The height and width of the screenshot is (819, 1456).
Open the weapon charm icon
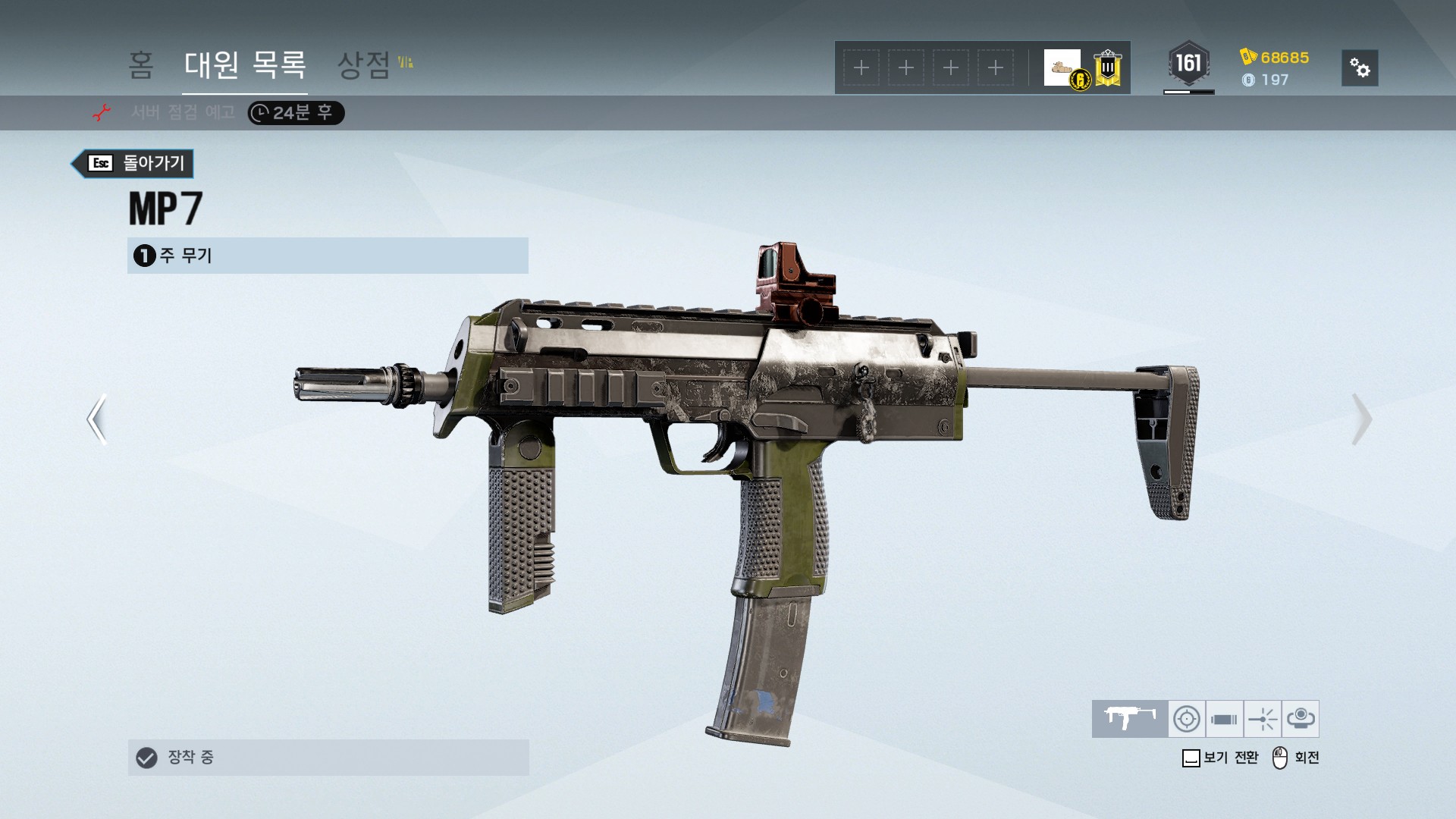[1301, 718]
